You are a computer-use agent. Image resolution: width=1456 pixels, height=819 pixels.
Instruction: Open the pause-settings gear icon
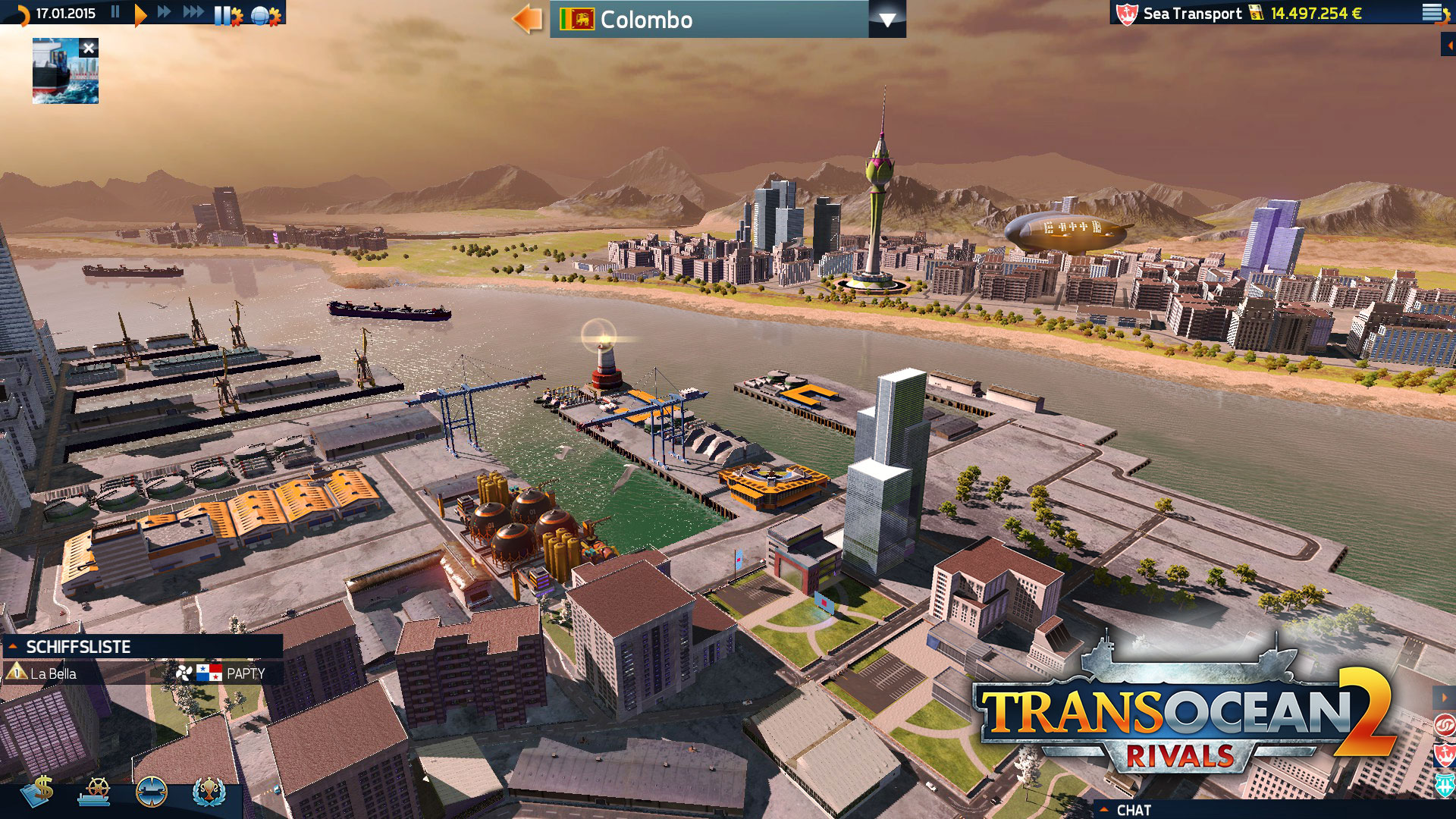[228, 15]
